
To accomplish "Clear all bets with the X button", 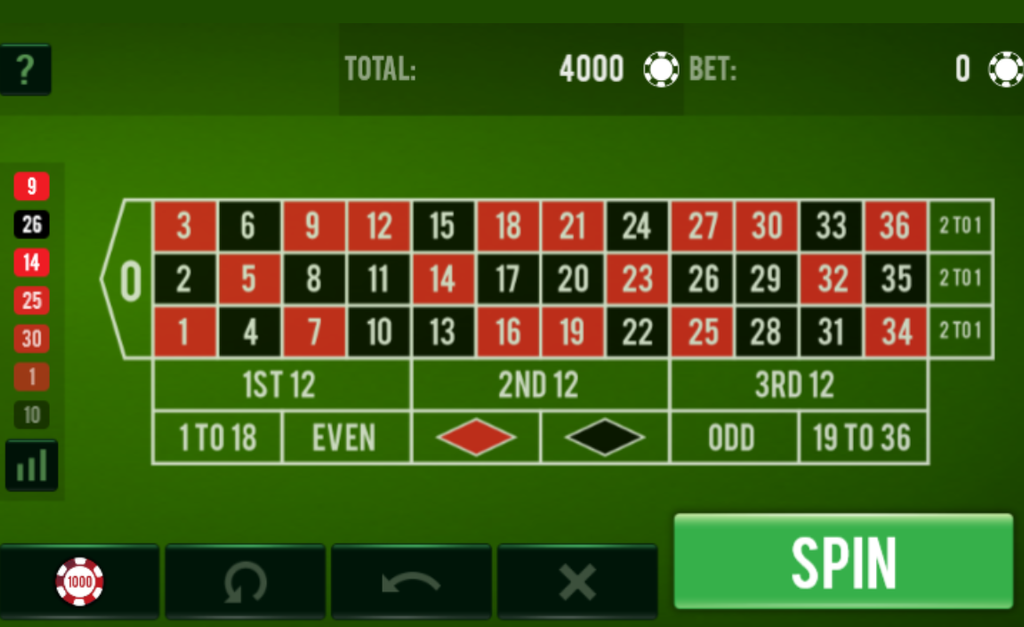I will pyautogui.click(x=577, y=581).
